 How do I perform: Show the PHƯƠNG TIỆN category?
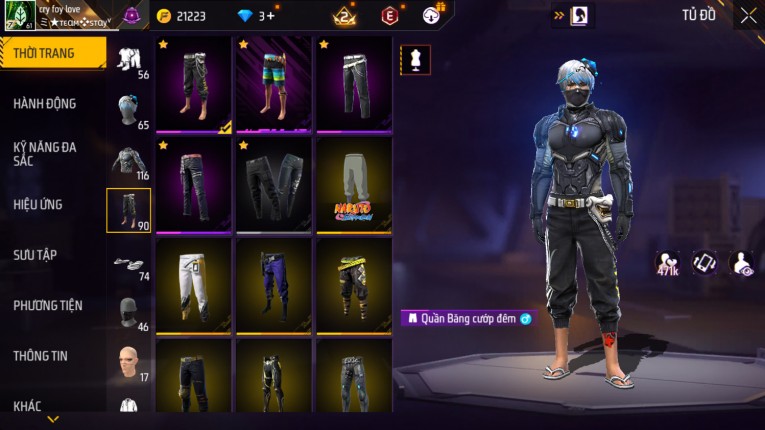[x=48, y=305]
